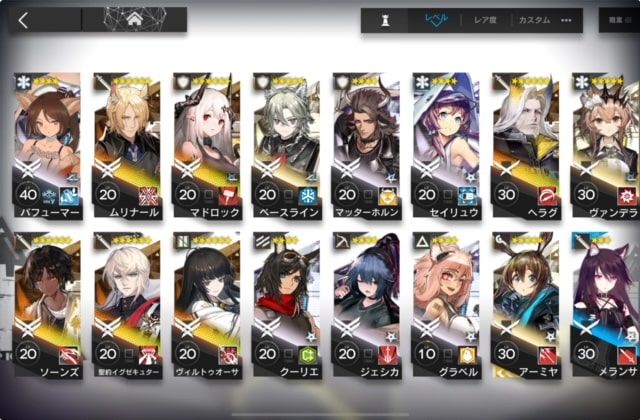
Task: Sort operators by レベル (level)
Action: [437, 20]
